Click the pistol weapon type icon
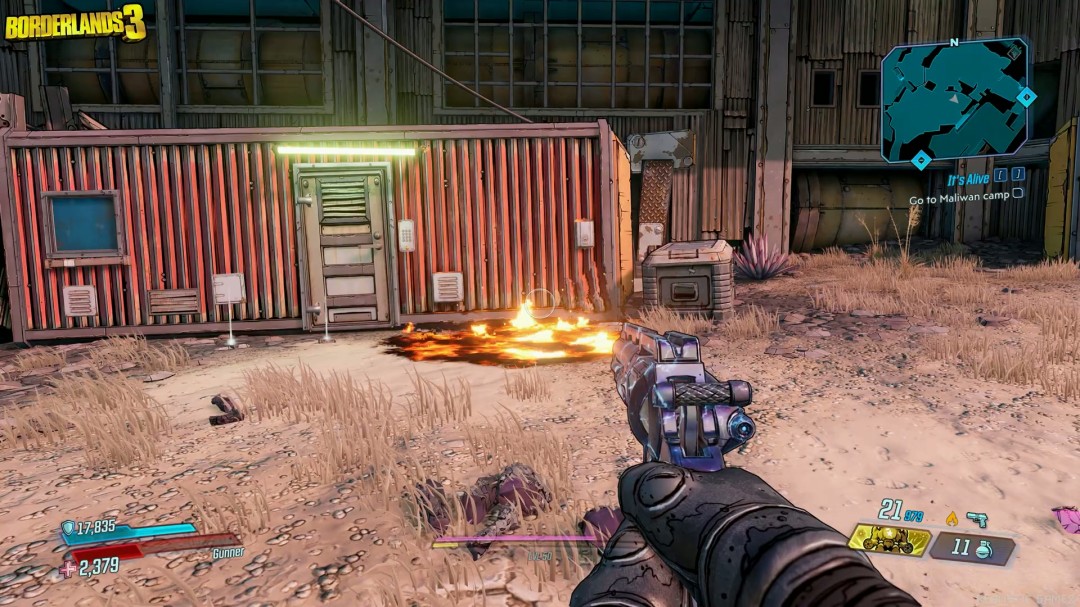 pos(976,519)
